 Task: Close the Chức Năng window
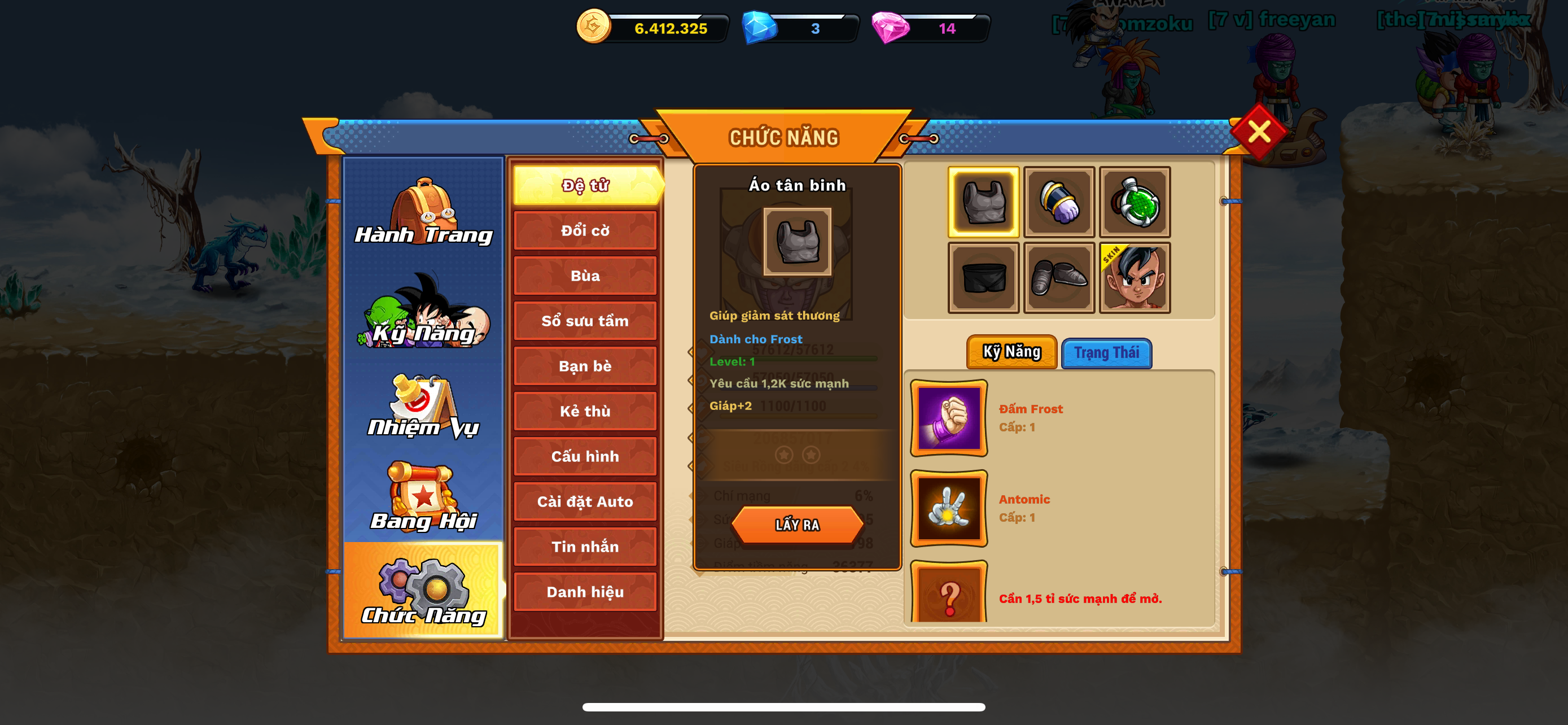(1258, 132)
